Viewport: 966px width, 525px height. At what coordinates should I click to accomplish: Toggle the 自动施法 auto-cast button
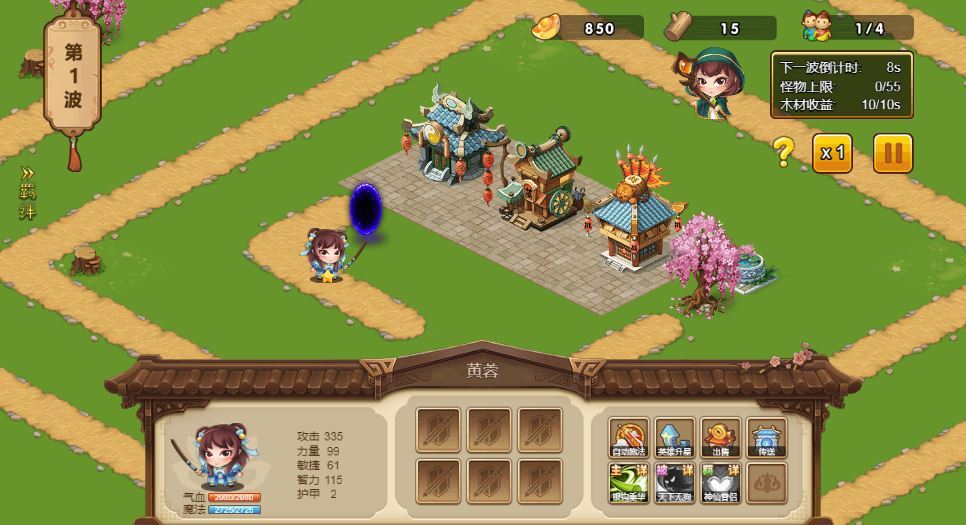tap(629, 438)
